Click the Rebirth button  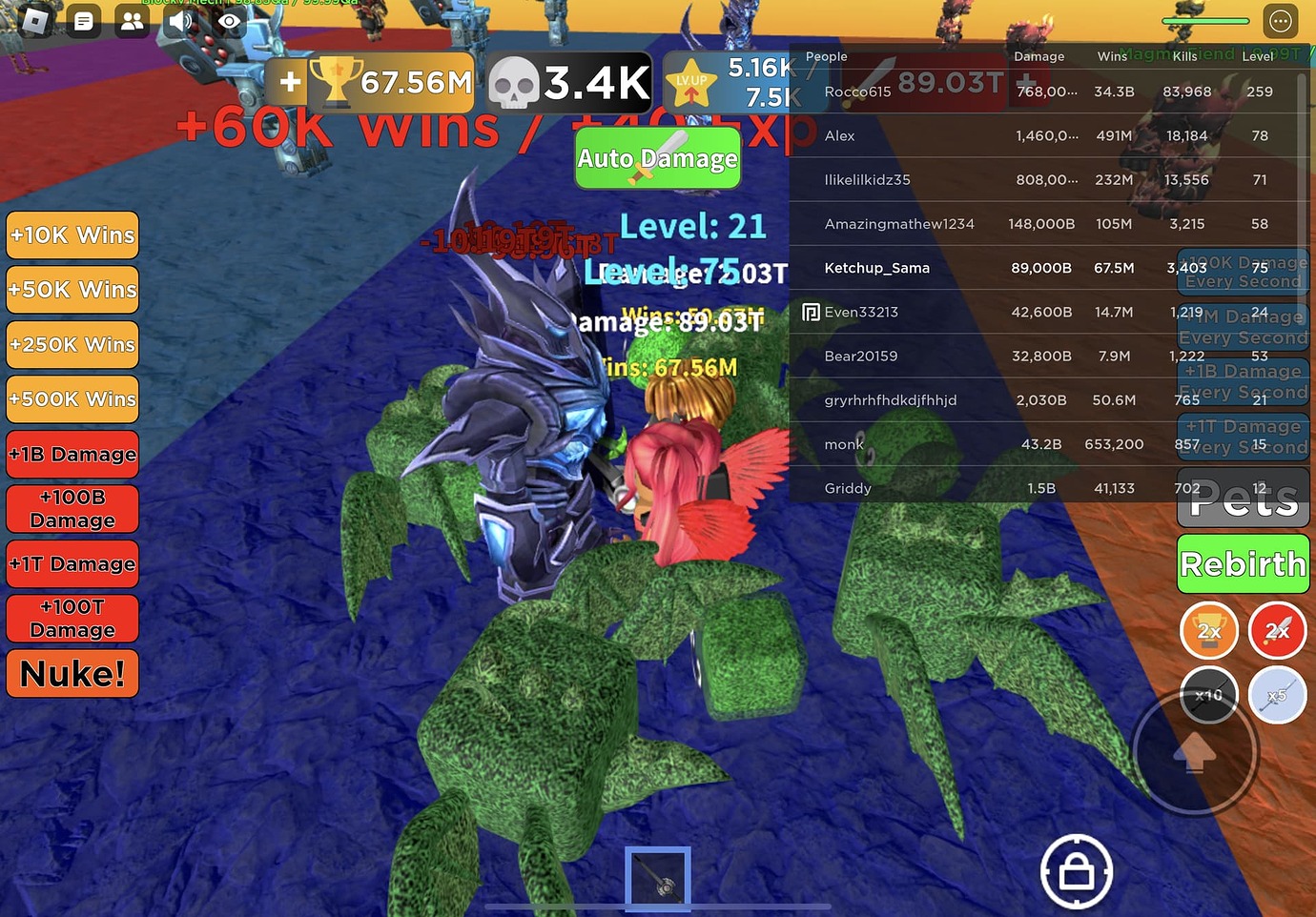click(x=1243, y=564)
